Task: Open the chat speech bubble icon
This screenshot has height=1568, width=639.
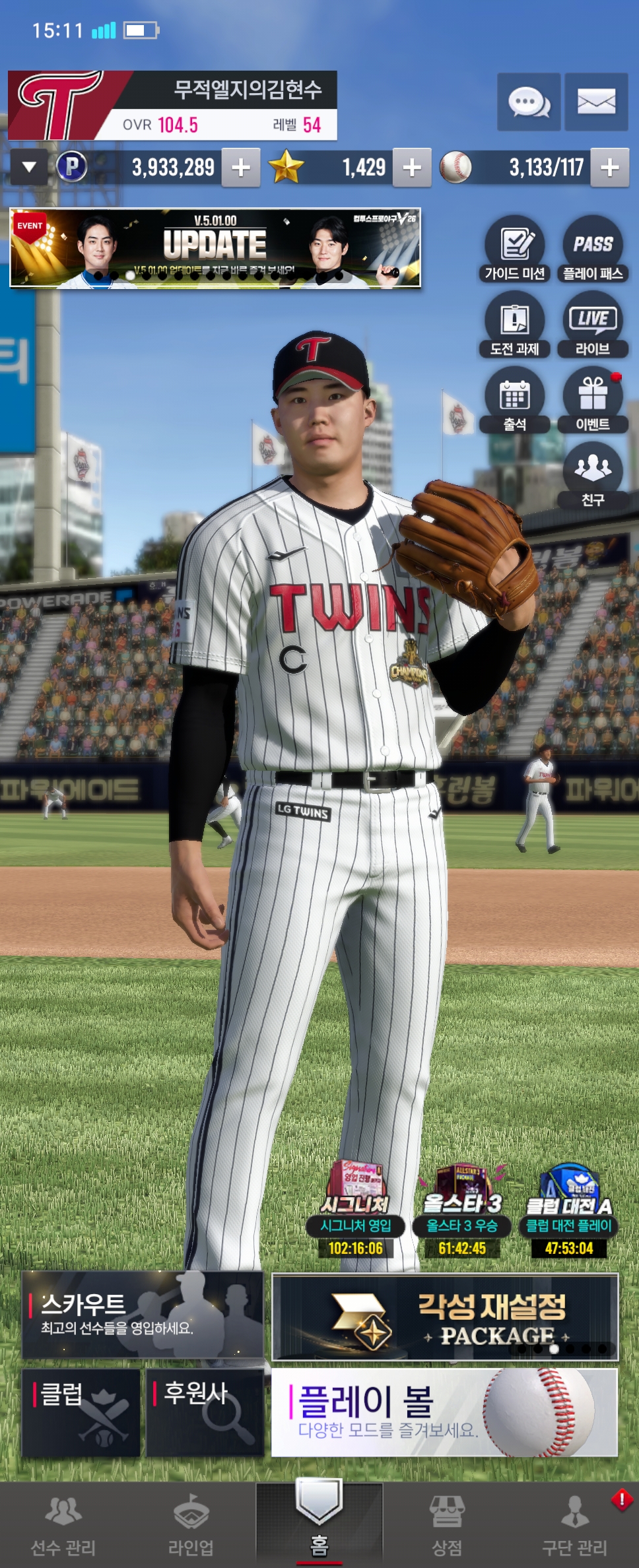Action: pyautogui.click(x=529, y=102)
